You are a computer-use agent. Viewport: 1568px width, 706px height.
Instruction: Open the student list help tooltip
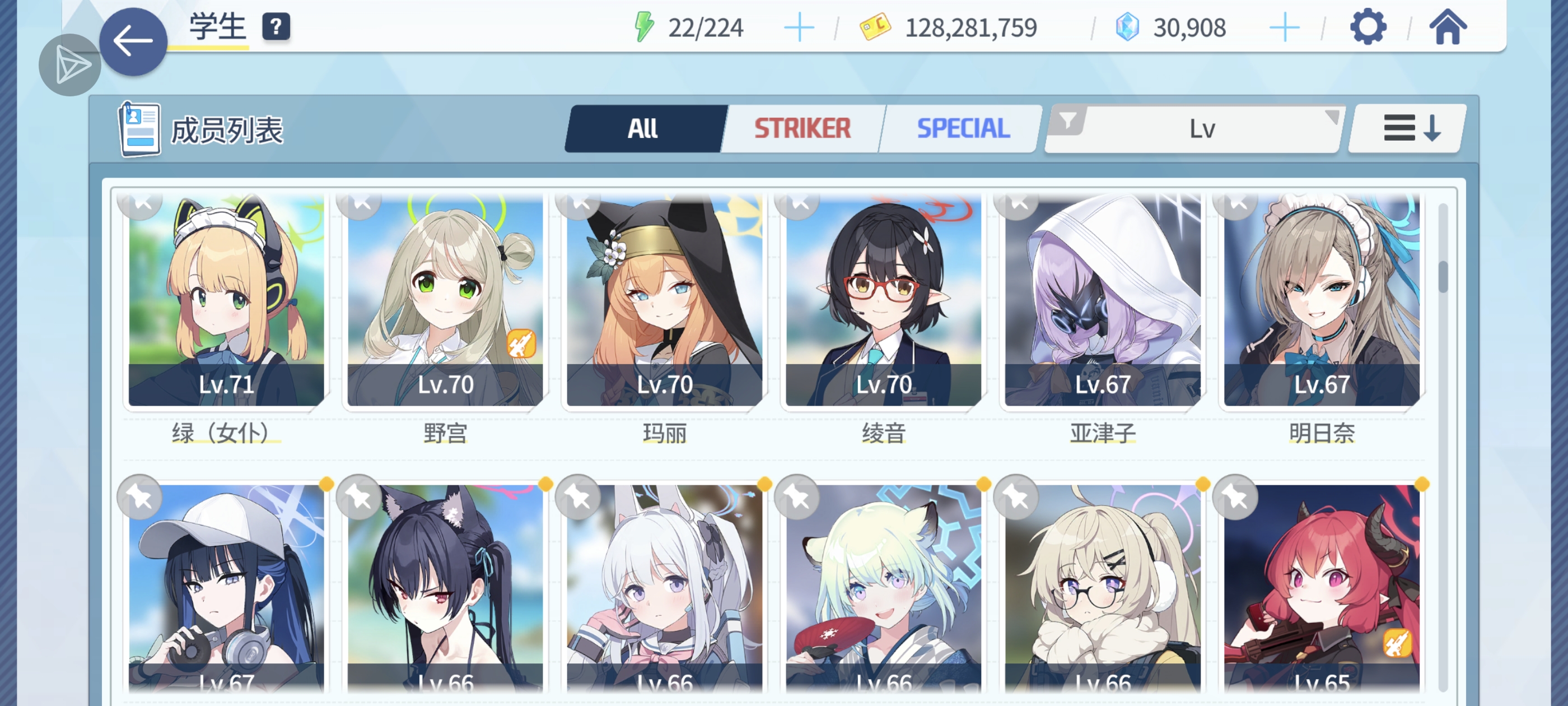[278, 26]
